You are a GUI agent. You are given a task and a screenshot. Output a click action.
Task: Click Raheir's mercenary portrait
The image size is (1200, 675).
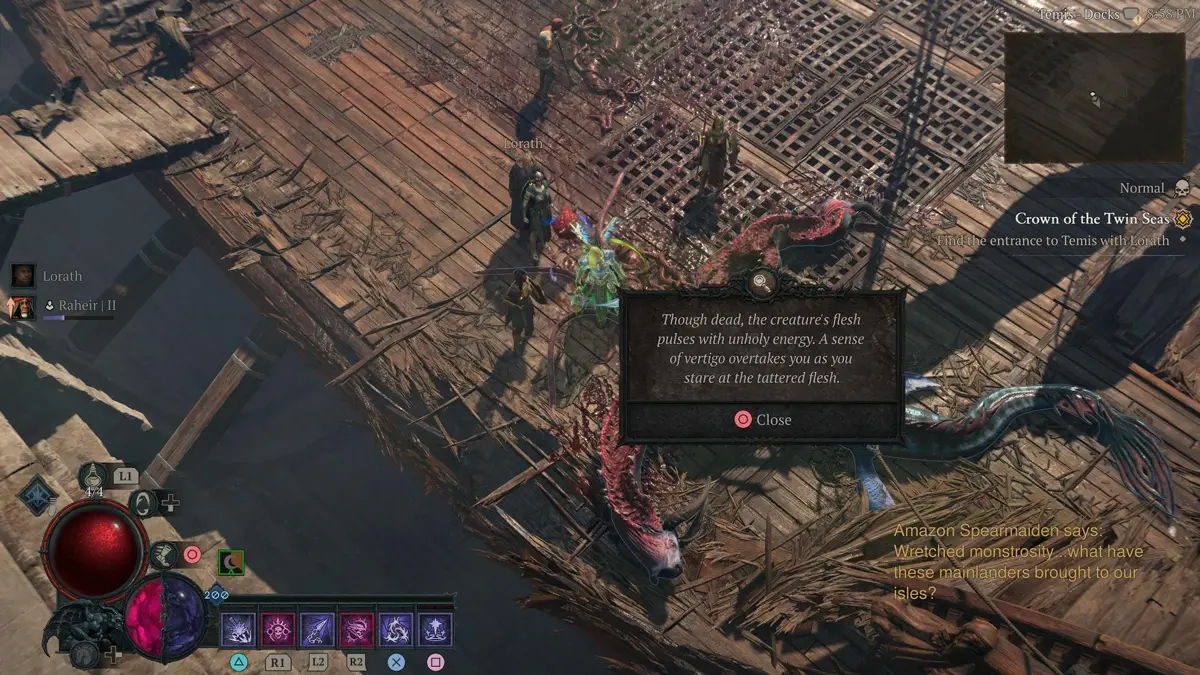[x=24, y=305]
